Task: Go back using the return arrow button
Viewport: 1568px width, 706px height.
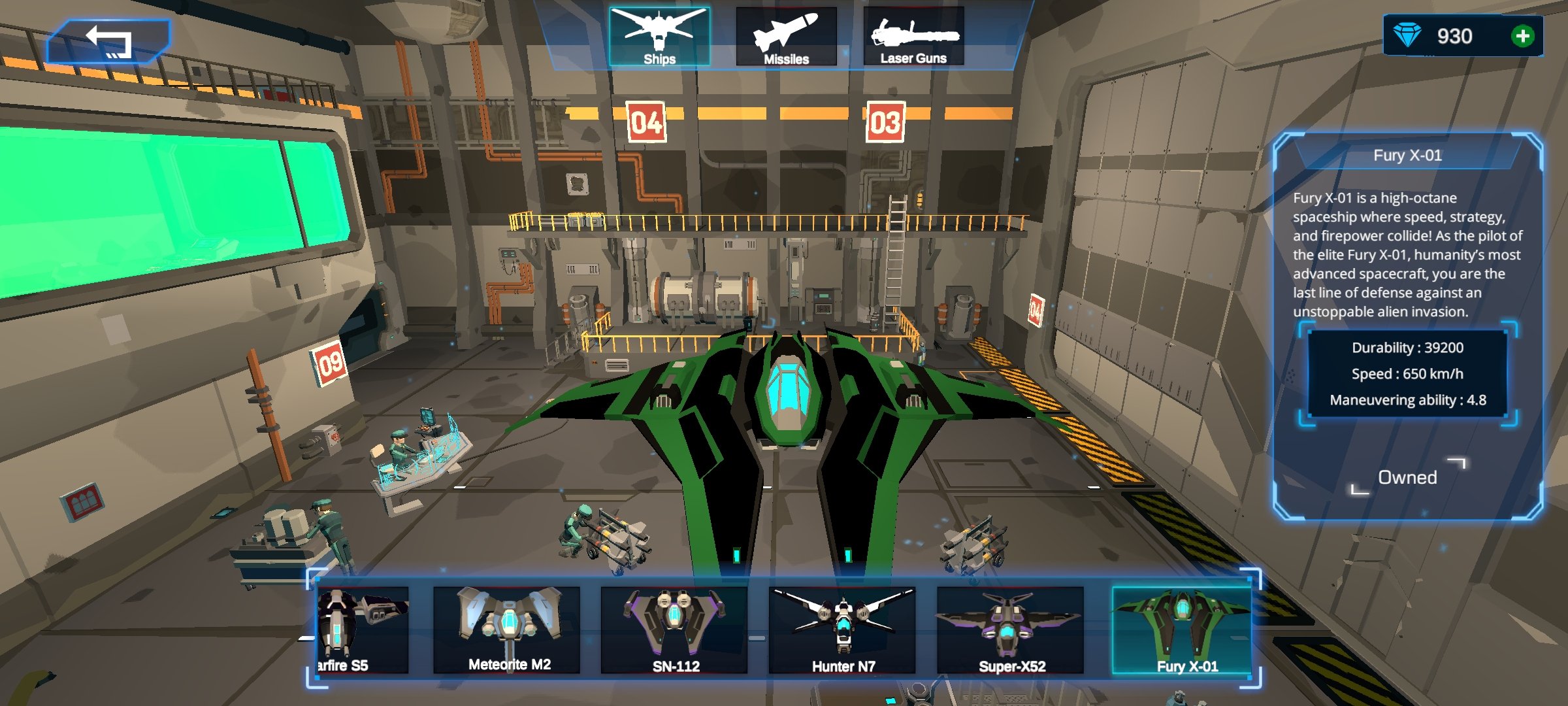Action: pos(108,41)
